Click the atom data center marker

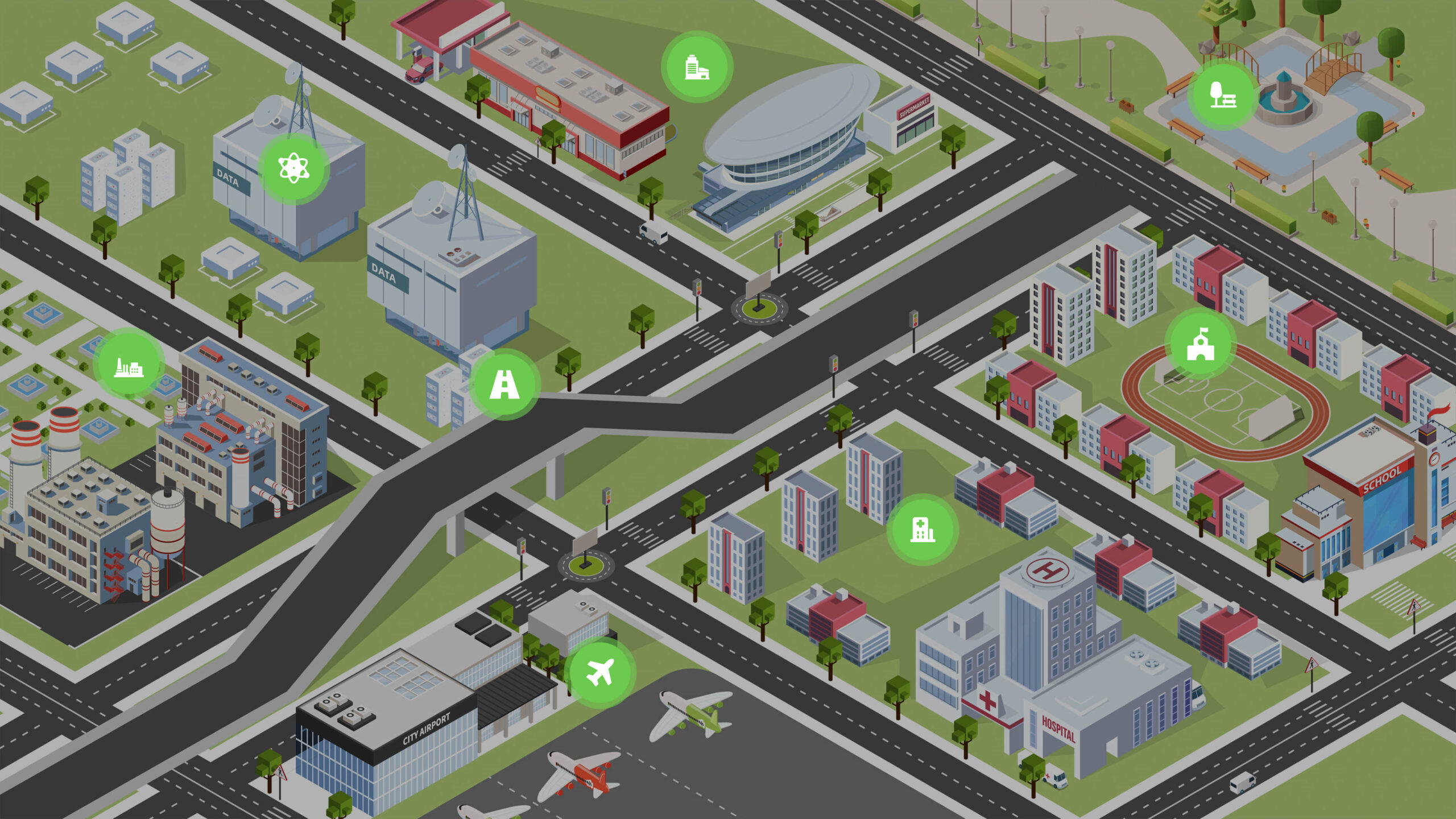coord(293,168)
